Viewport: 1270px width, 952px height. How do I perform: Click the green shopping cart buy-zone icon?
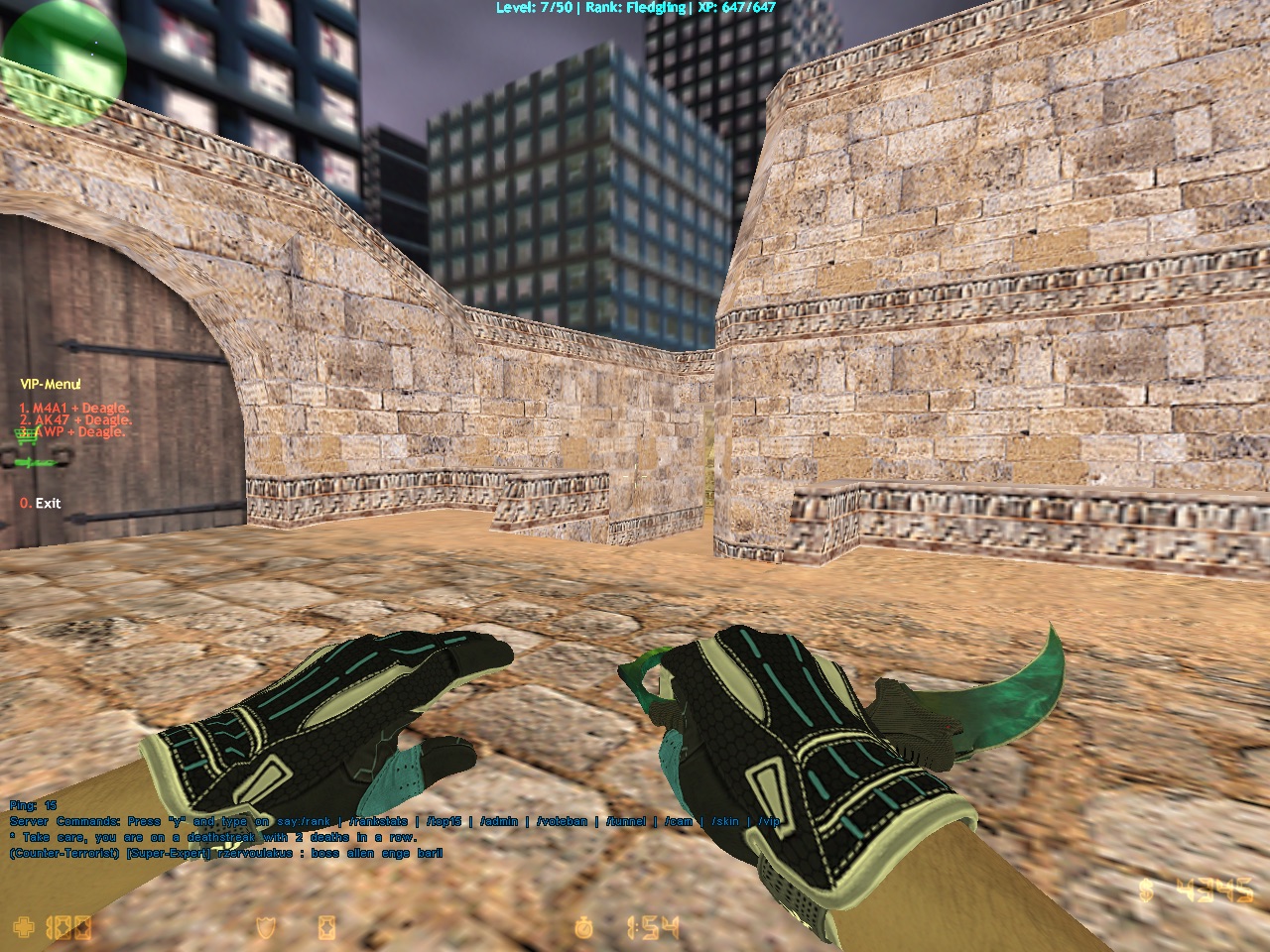(x=22, y=436)
